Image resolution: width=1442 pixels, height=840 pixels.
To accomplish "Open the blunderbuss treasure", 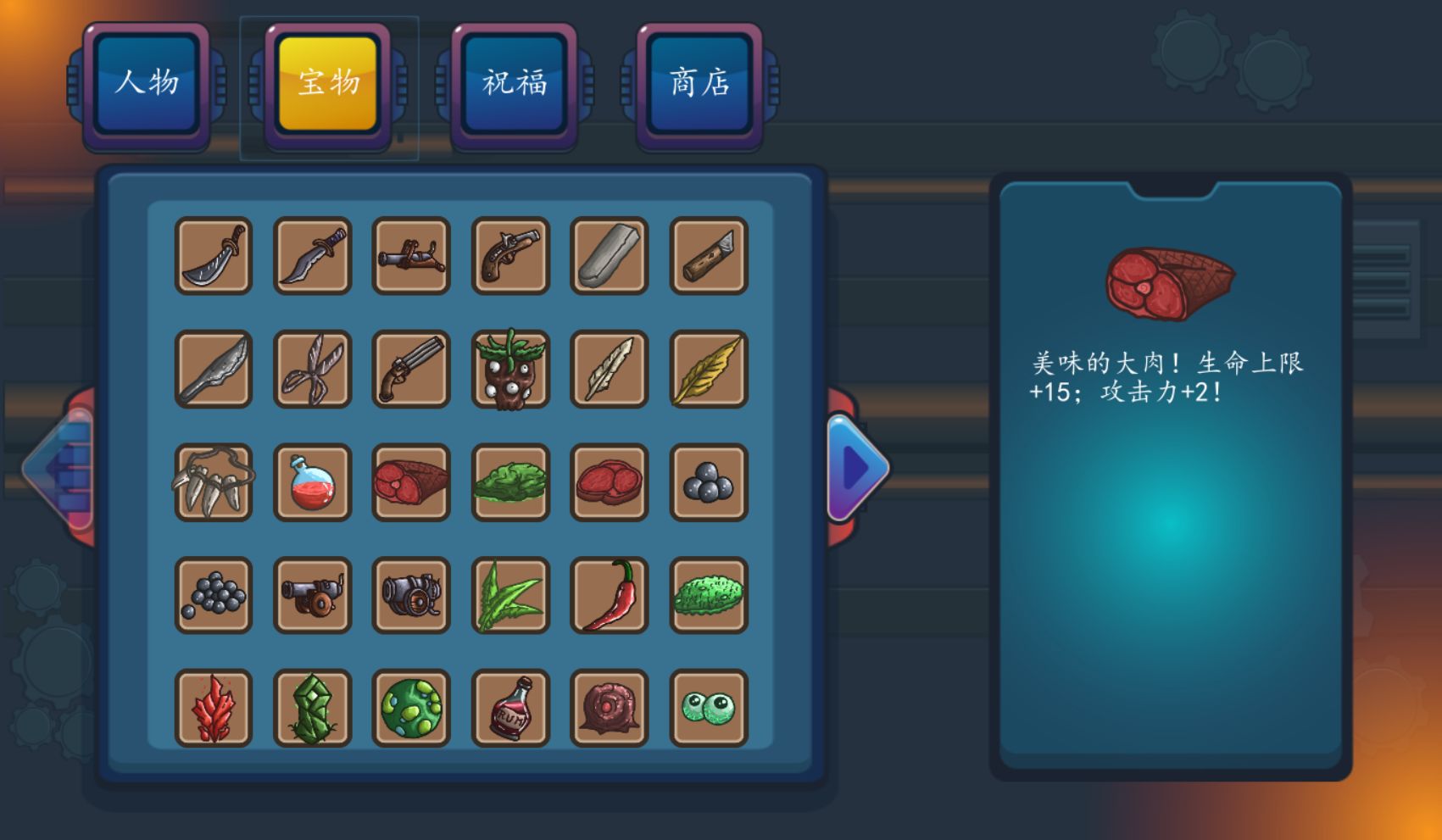I will 411,257.
